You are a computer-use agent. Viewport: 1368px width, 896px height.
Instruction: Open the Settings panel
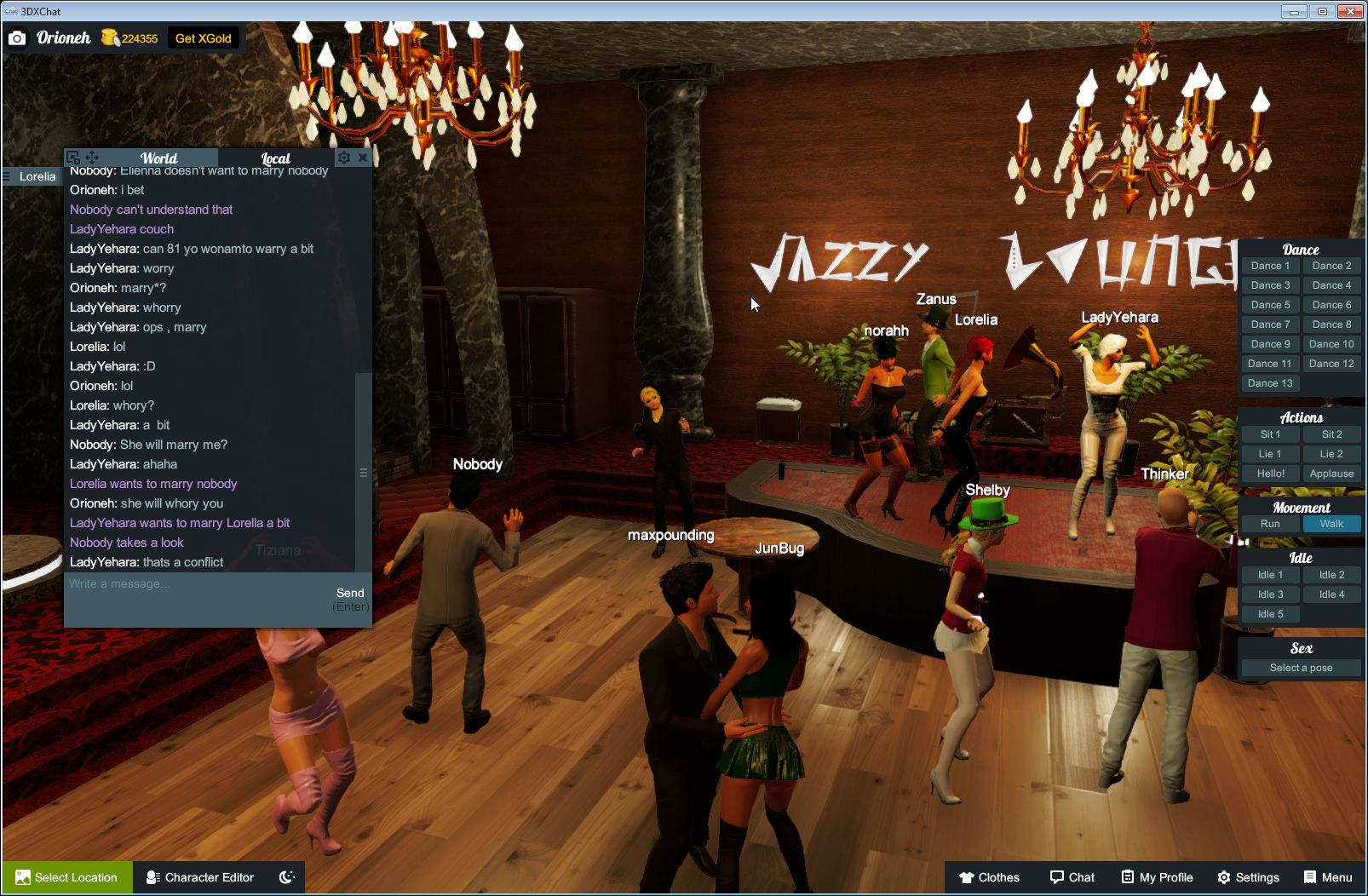(1249, 877)
